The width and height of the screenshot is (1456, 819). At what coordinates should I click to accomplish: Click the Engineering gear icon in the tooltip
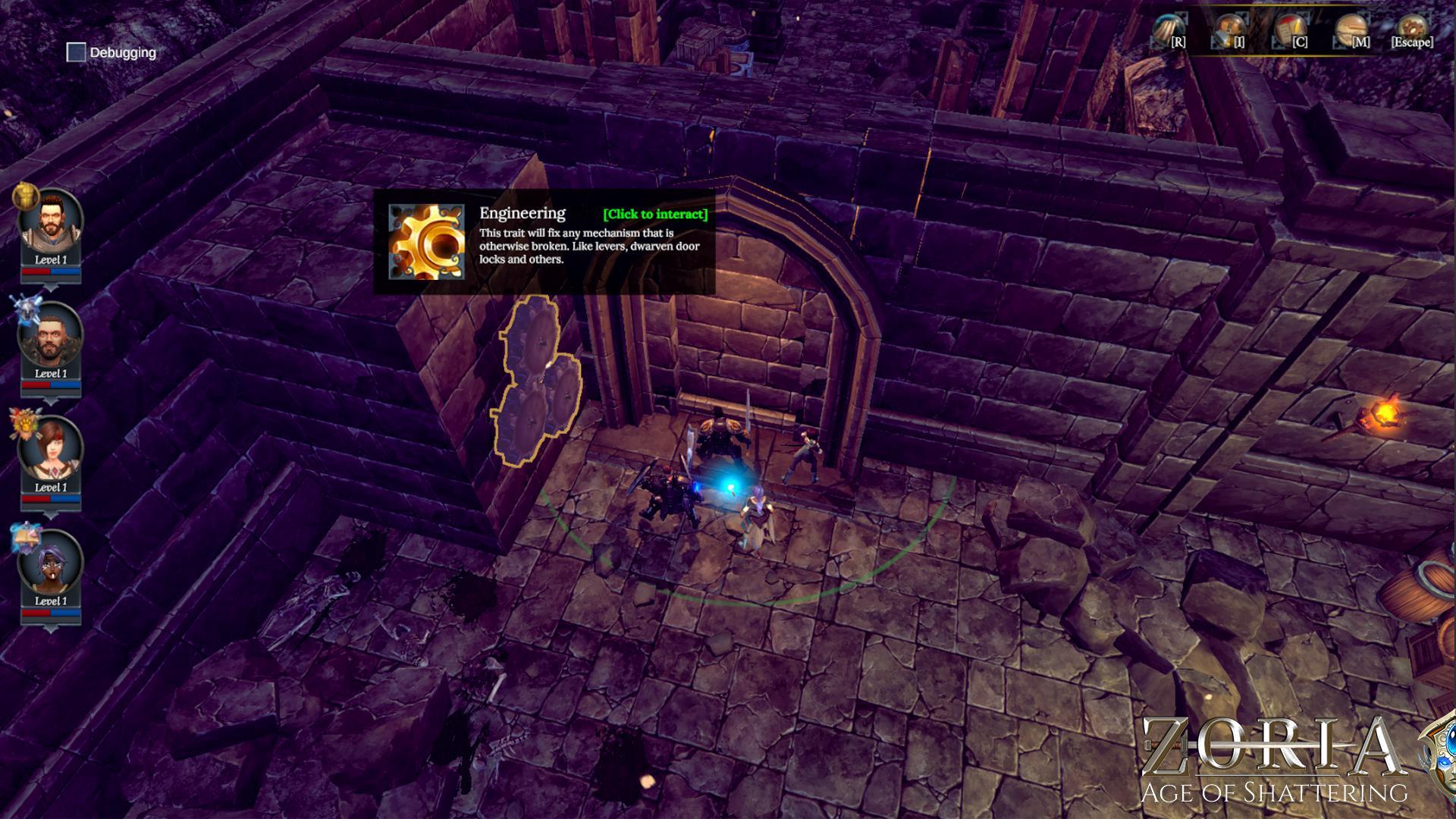point(428,244)
